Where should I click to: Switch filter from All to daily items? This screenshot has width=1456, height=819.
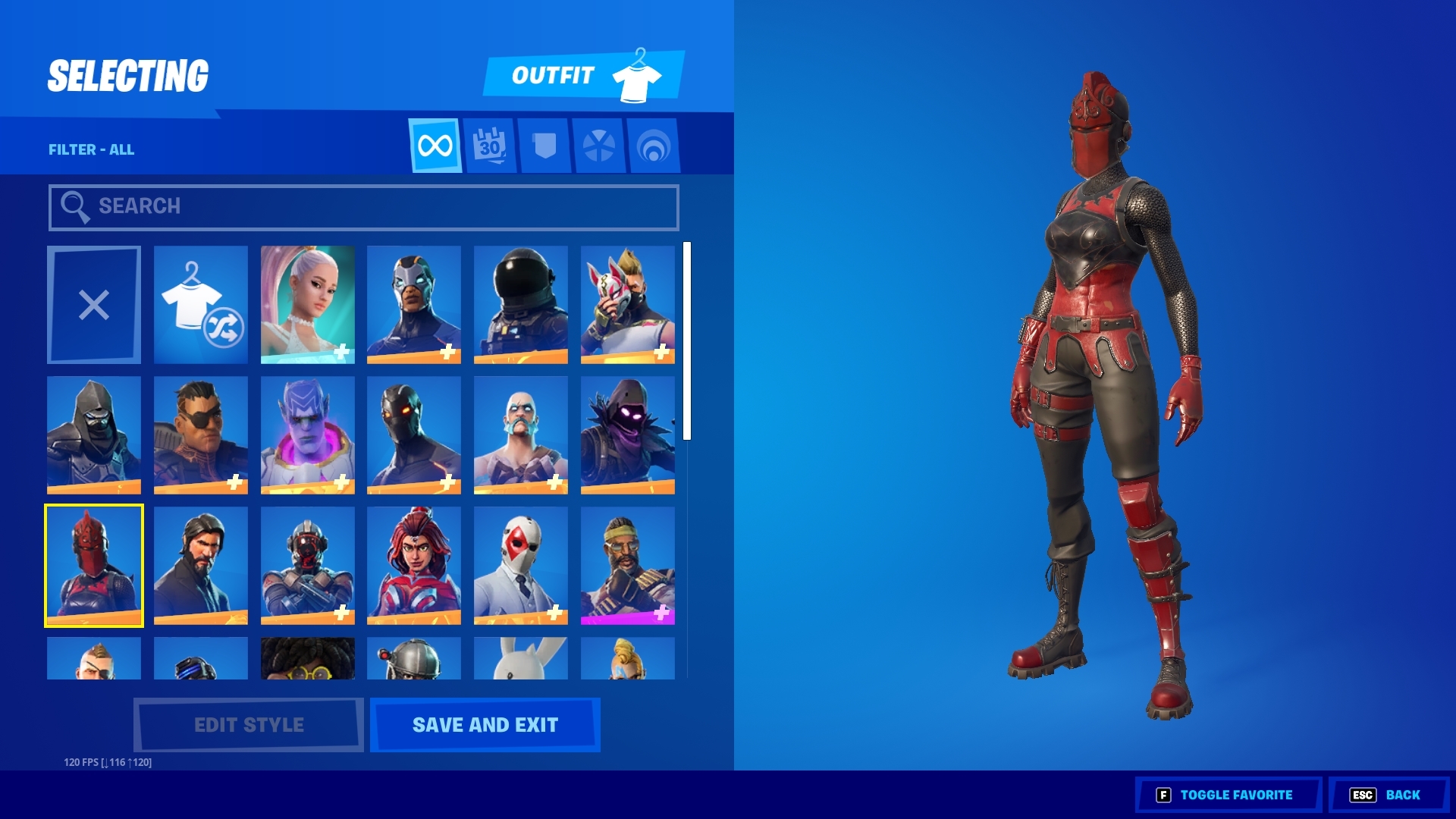point(489,146)
